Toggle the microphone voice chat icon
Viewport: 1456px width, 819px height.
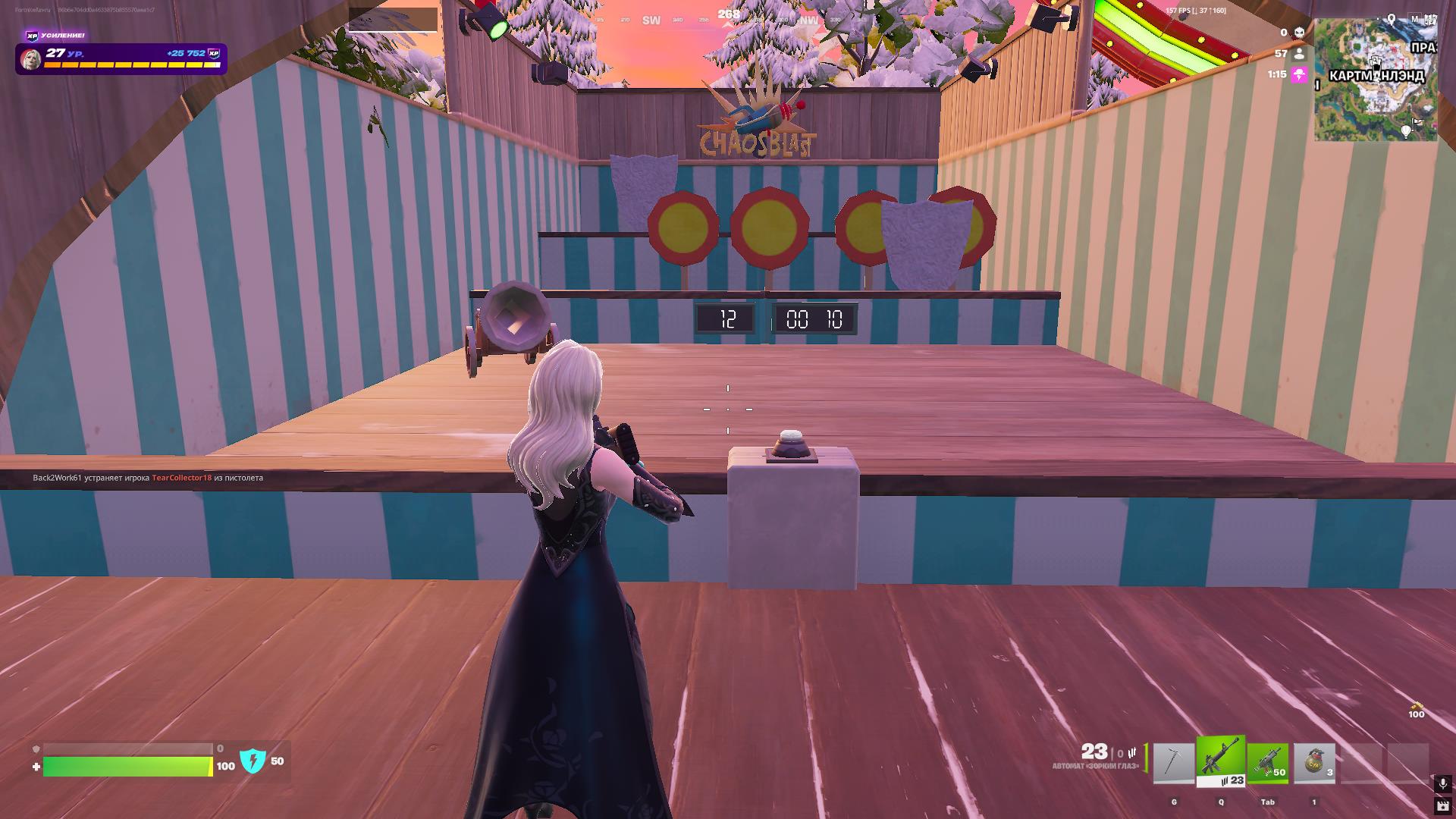tap(1442, 783)
